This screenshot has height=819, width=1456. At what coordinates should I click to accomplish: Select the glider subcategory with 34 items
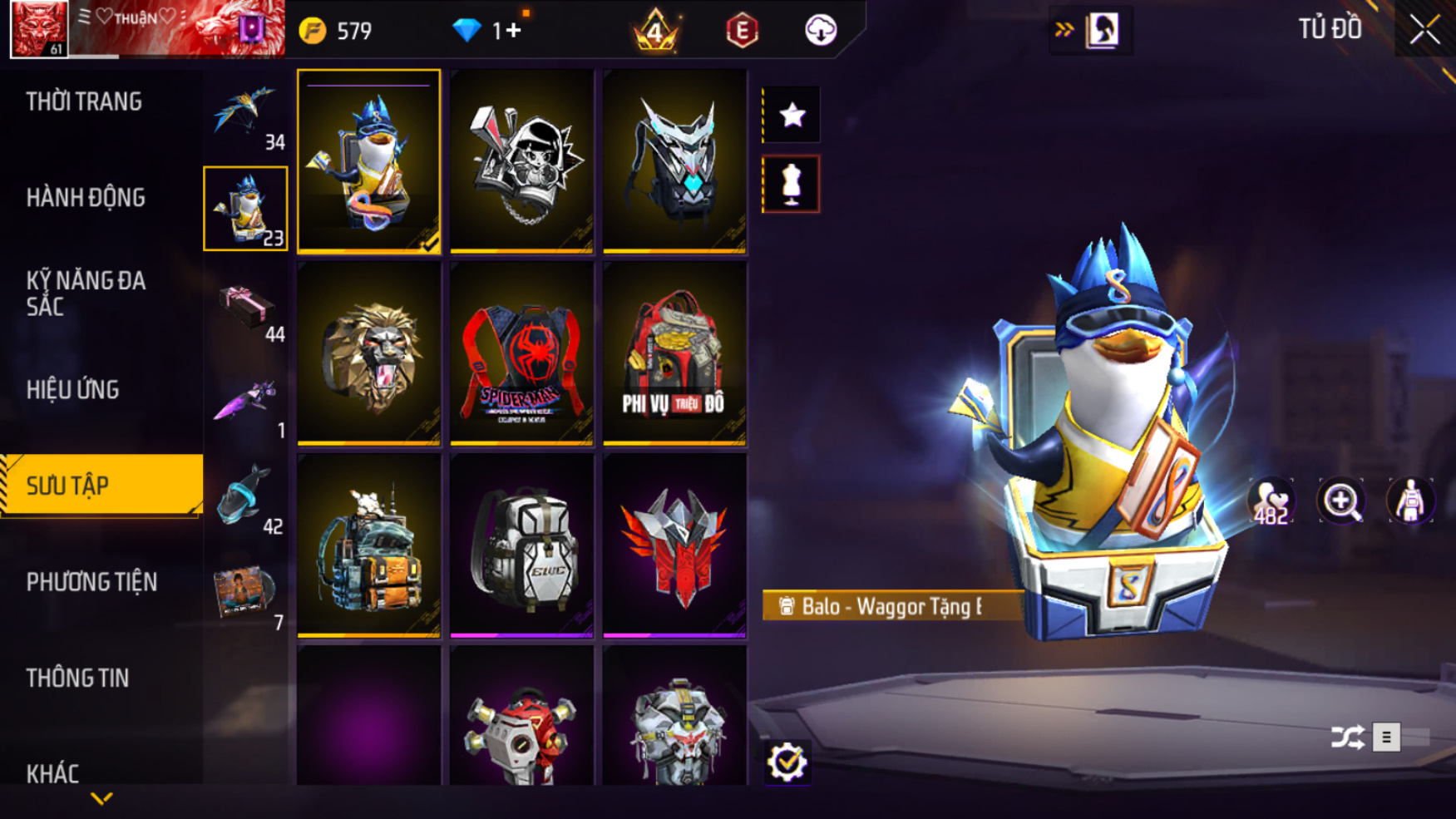point(246,115)
